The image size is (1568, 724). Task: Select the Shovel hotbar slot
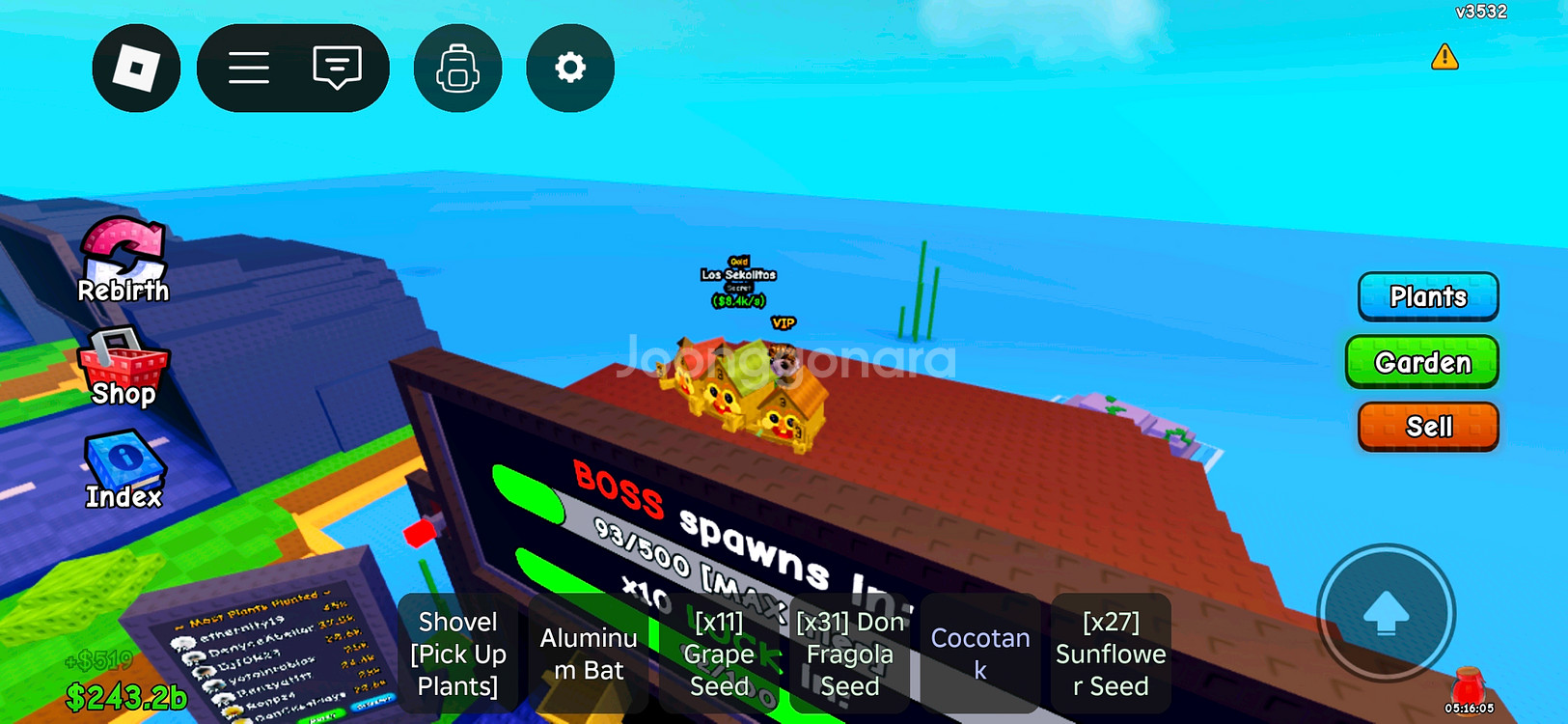457,654
